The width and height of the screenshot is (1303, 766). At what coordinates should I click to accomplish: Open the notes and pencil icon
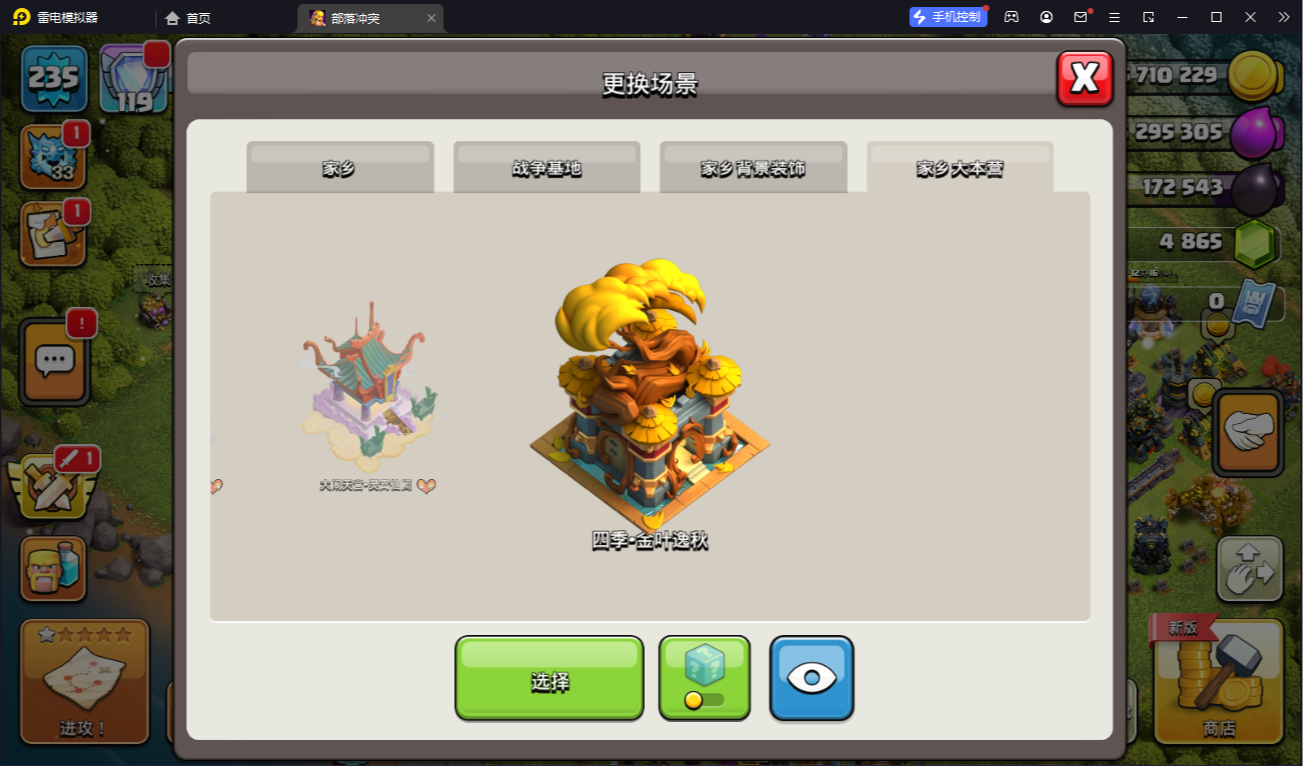point(53,236)
